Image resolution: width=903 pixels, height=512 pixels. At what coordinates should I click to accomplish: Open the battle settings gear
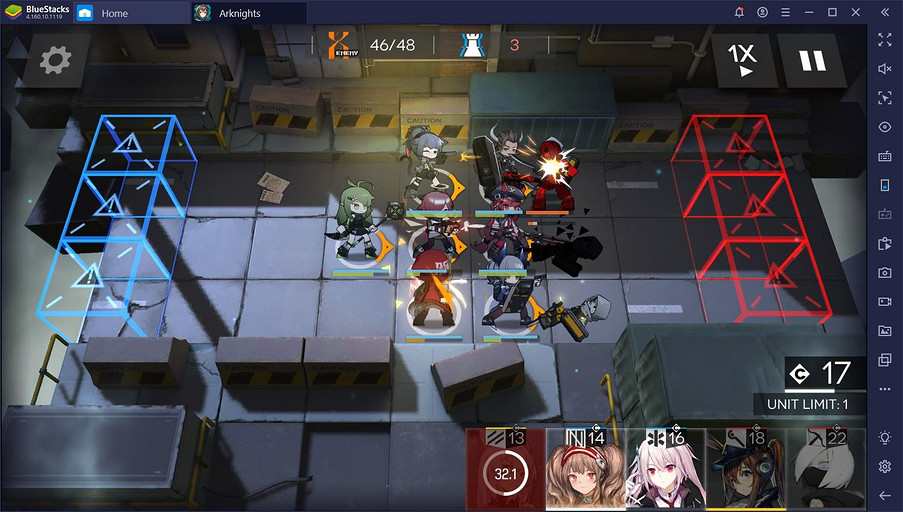point(56,62)
